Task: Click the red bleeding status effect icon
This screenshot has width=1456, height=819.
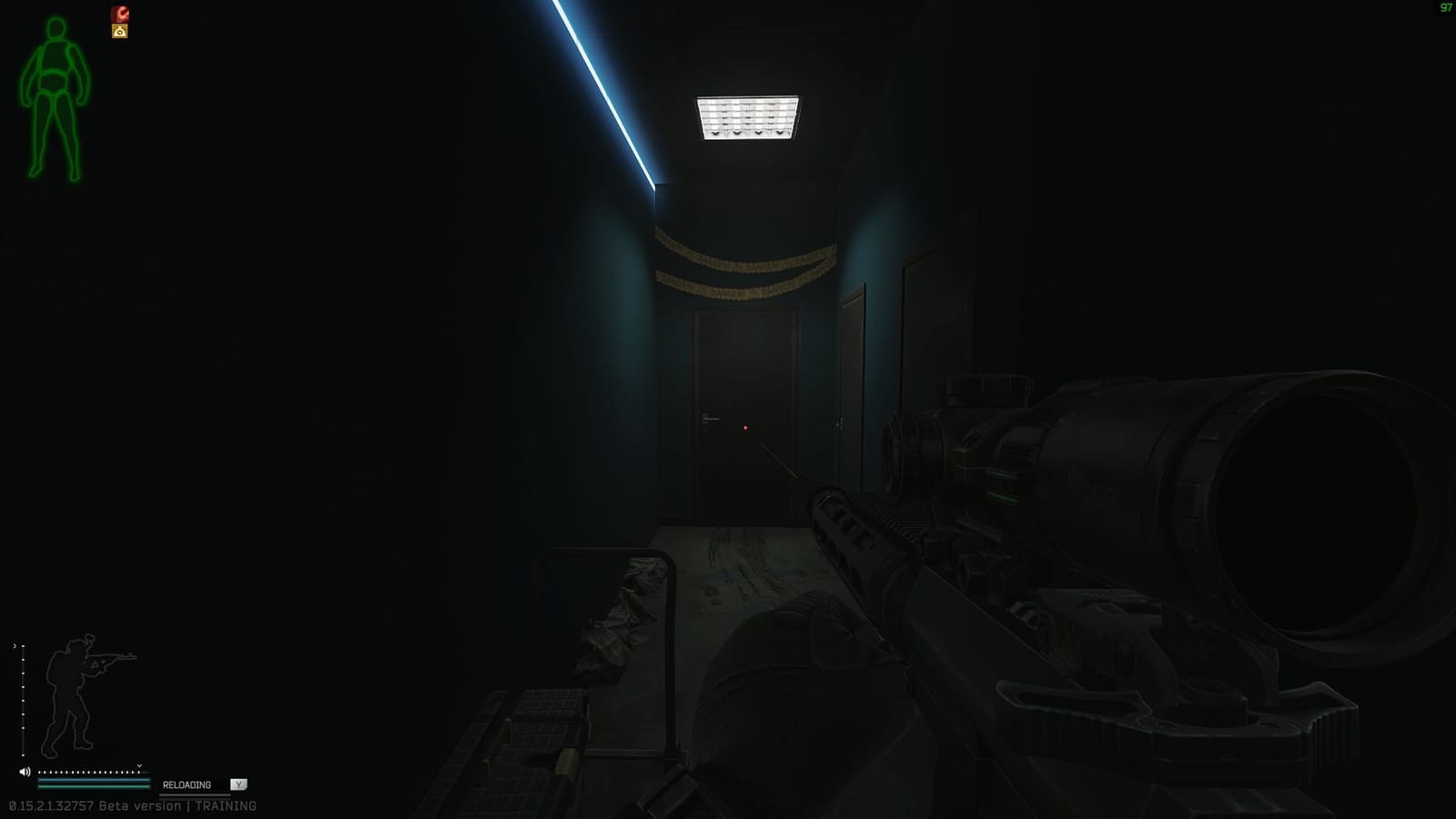Action: click(x=119, y=13)
